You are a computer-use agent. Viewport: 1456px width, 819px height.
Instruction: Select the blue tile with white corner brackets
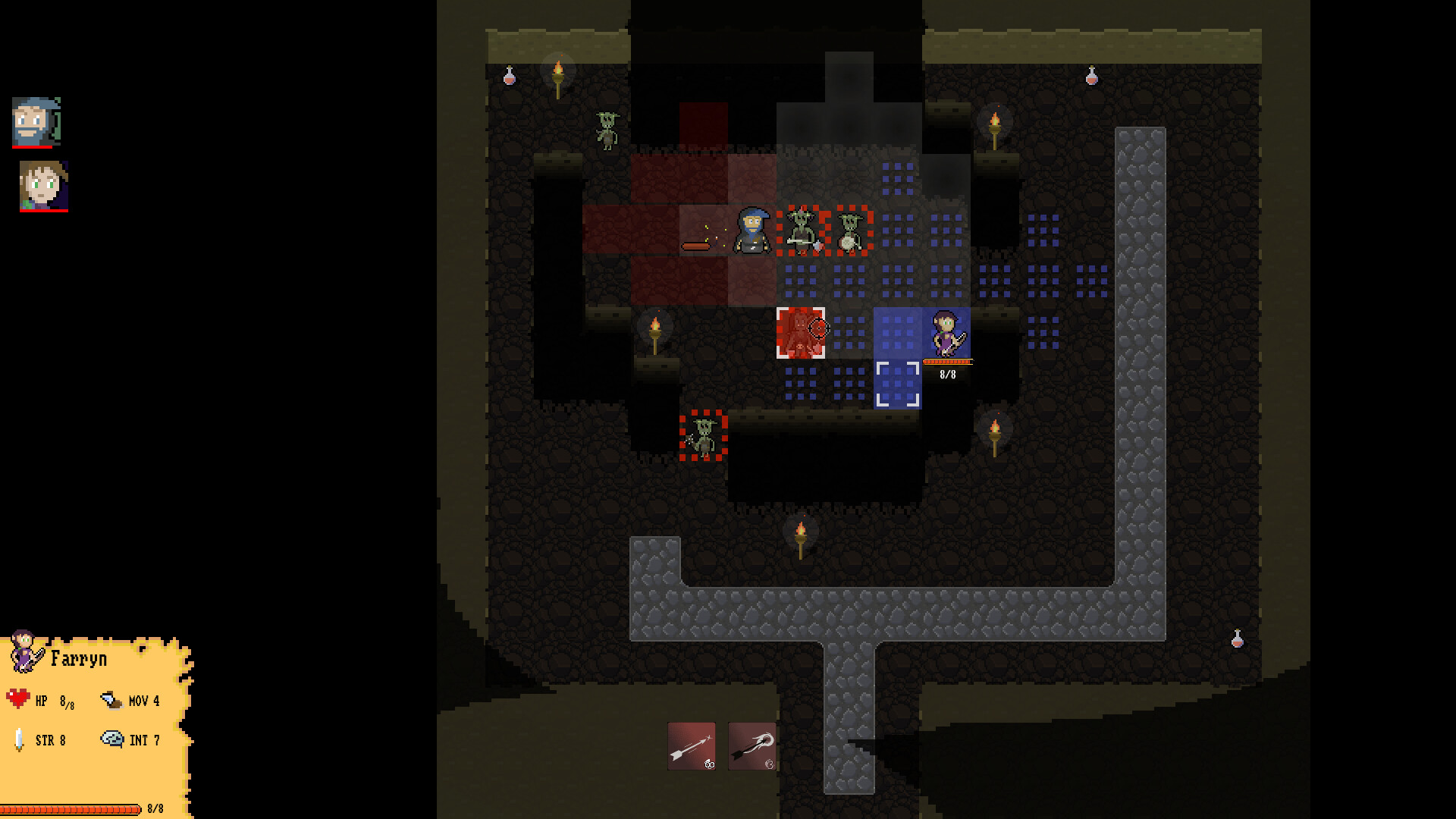coord(899,383)
